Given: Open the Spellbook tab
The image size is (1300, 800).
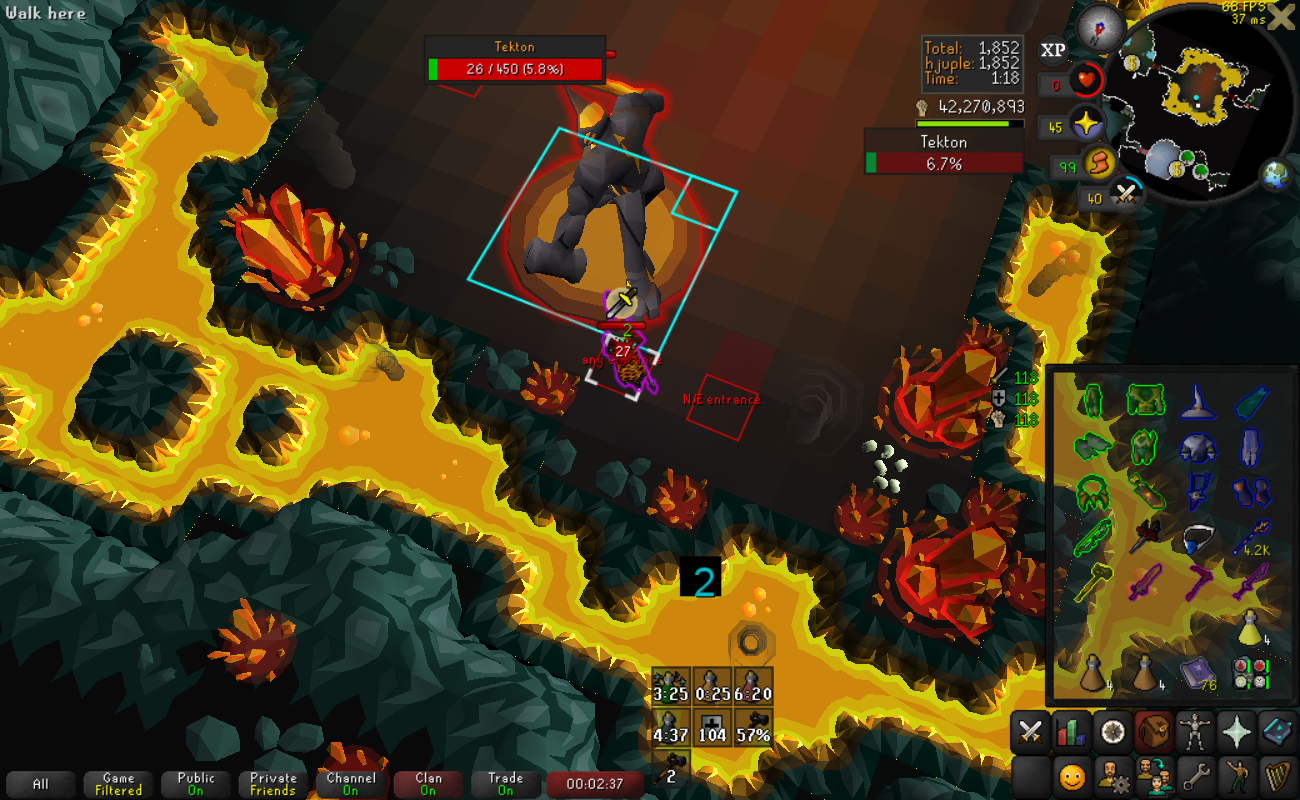Looking at the screenshot, I should click(x=1278, y=733).
